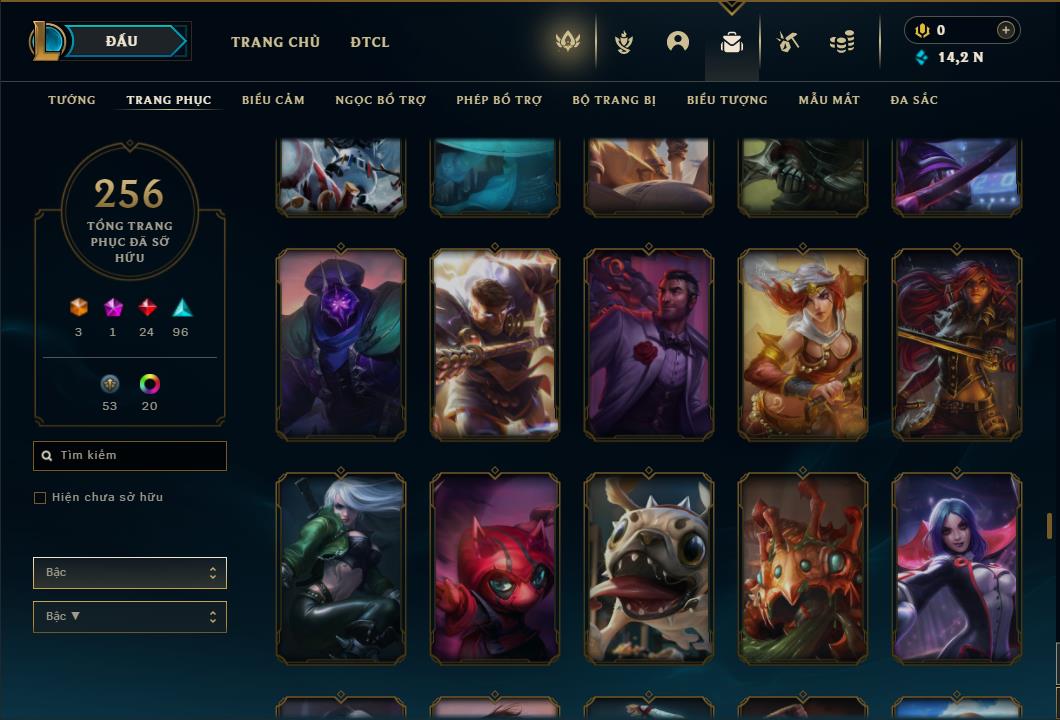Switch to the MẪU MẮT tab
The width and height of the screenshot is (1060, 720).
point(829,100)
